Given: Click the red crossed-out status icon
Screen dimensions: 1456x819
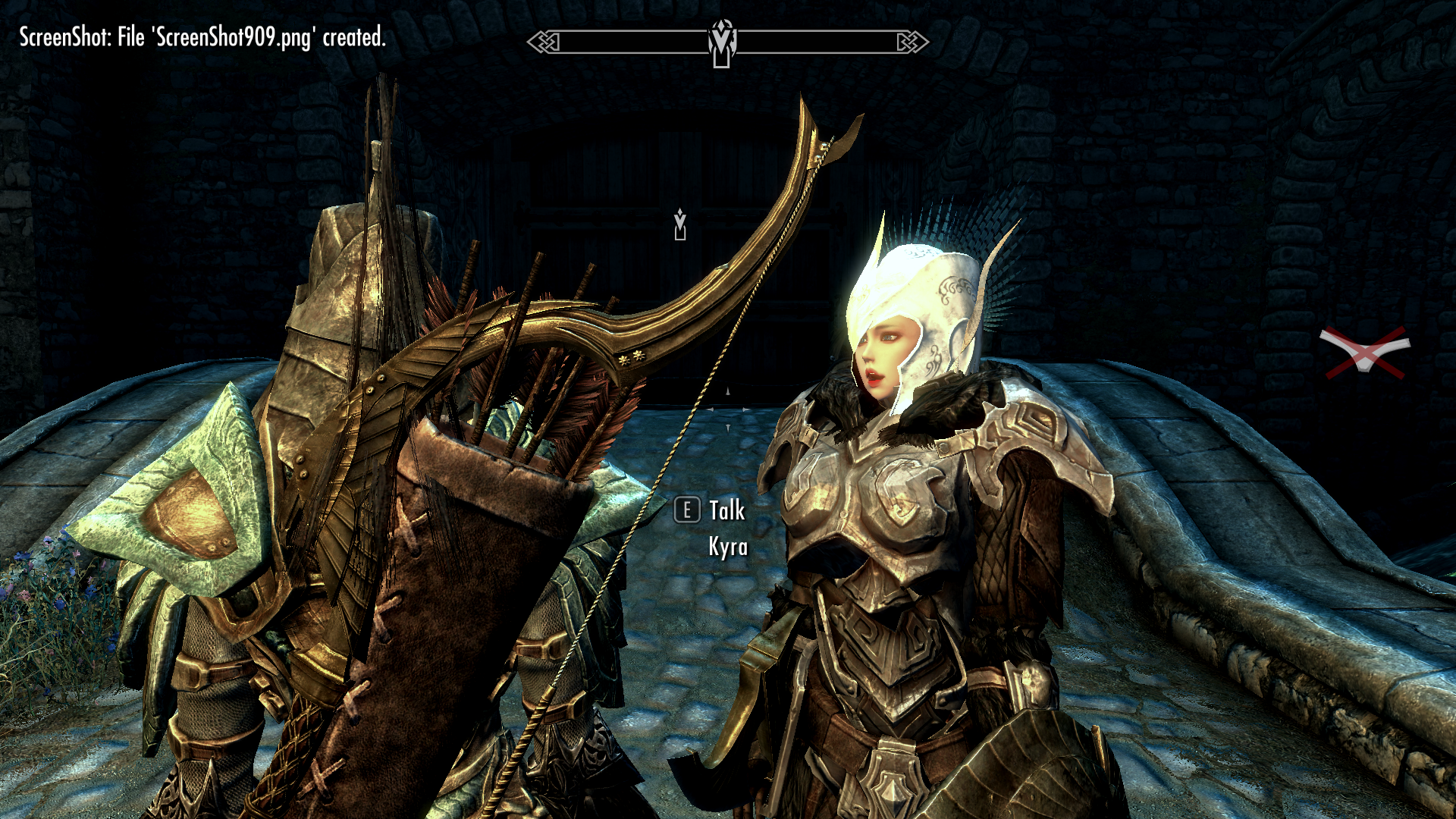Looking at the screenshot, I should pos(1365,353).
